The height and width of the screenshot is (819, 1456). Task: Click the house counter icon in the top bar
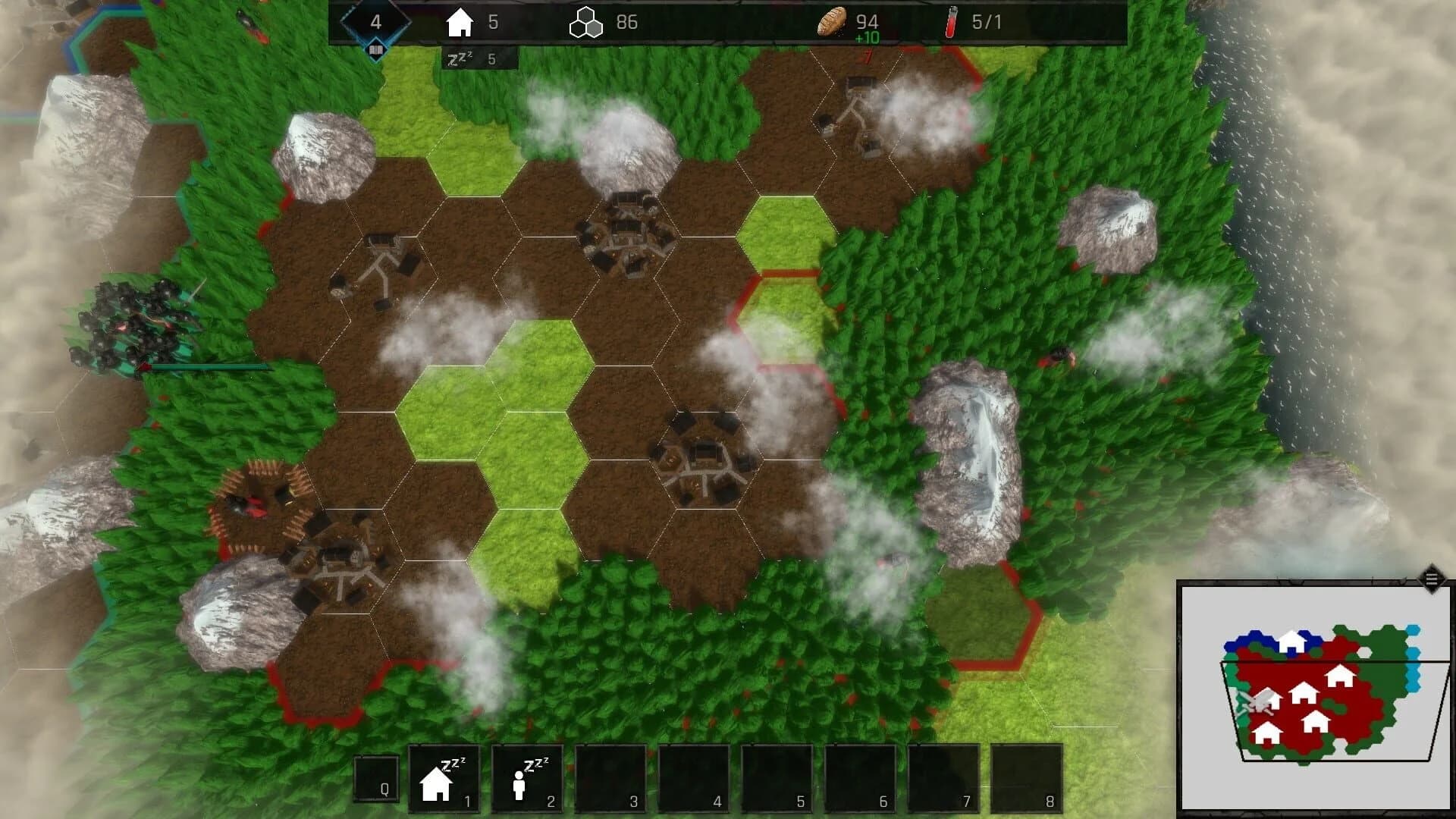coord(461,22)
